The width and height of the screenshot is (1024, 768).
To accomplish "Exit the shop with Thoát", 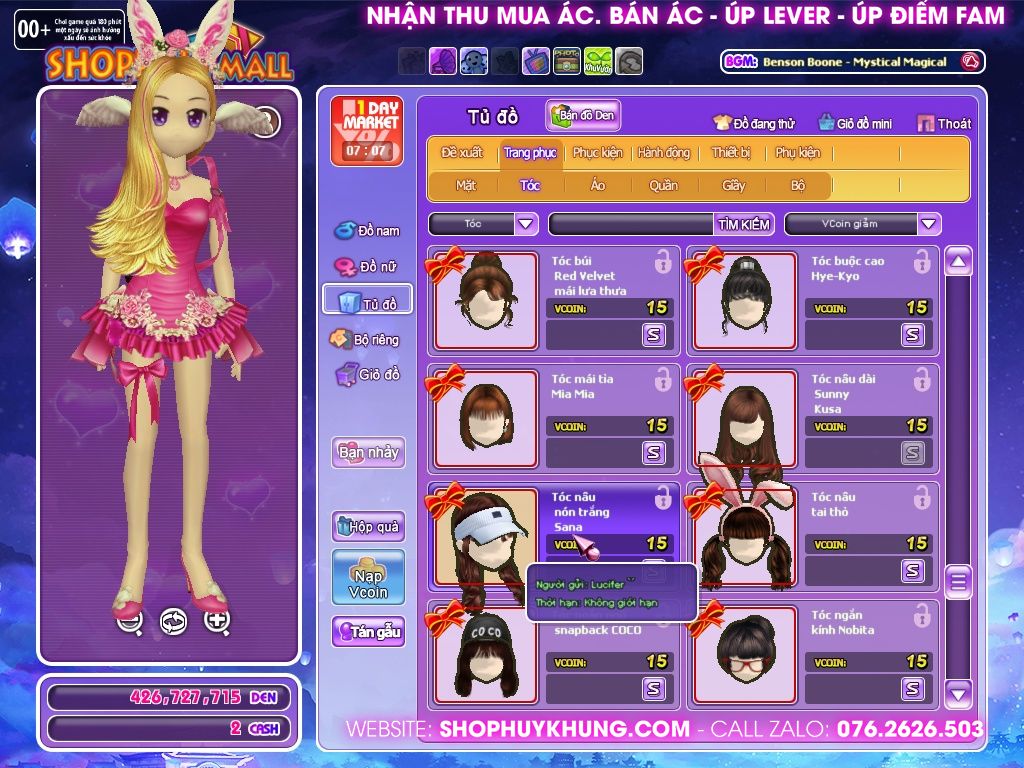I will (x=944, y=123).
